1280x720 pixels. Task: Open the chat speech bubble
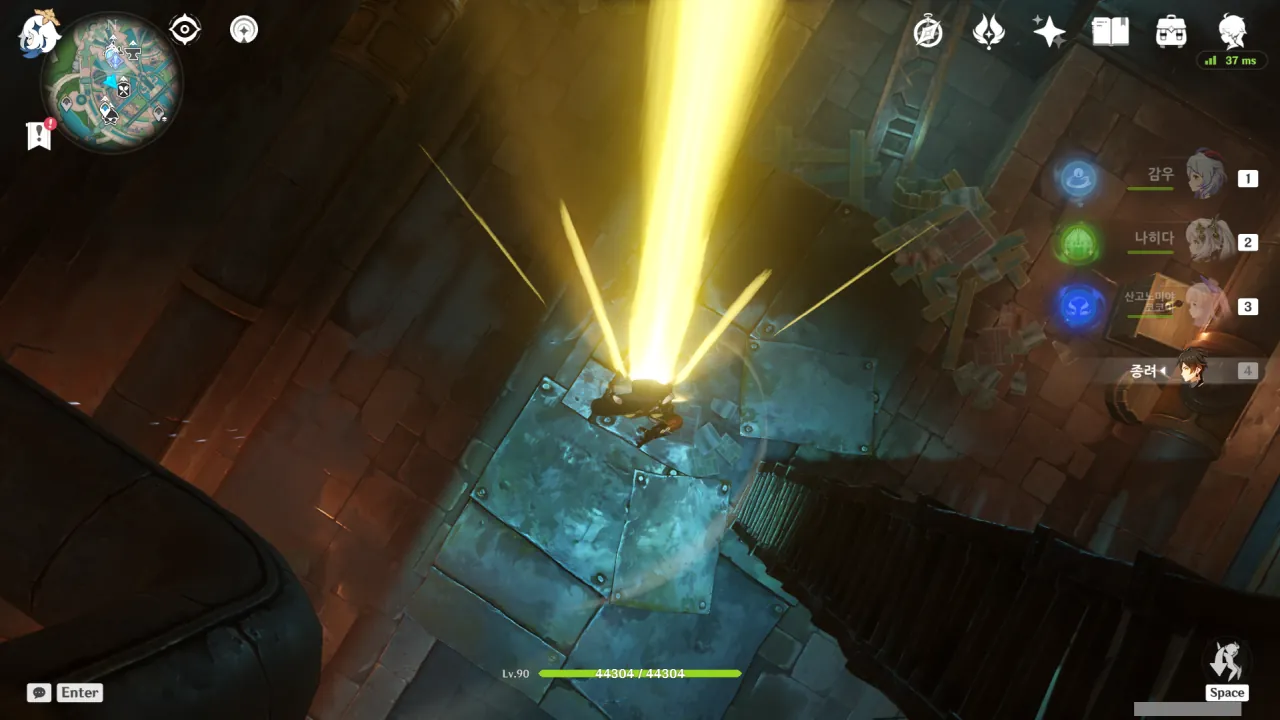[x=39, y=692]
